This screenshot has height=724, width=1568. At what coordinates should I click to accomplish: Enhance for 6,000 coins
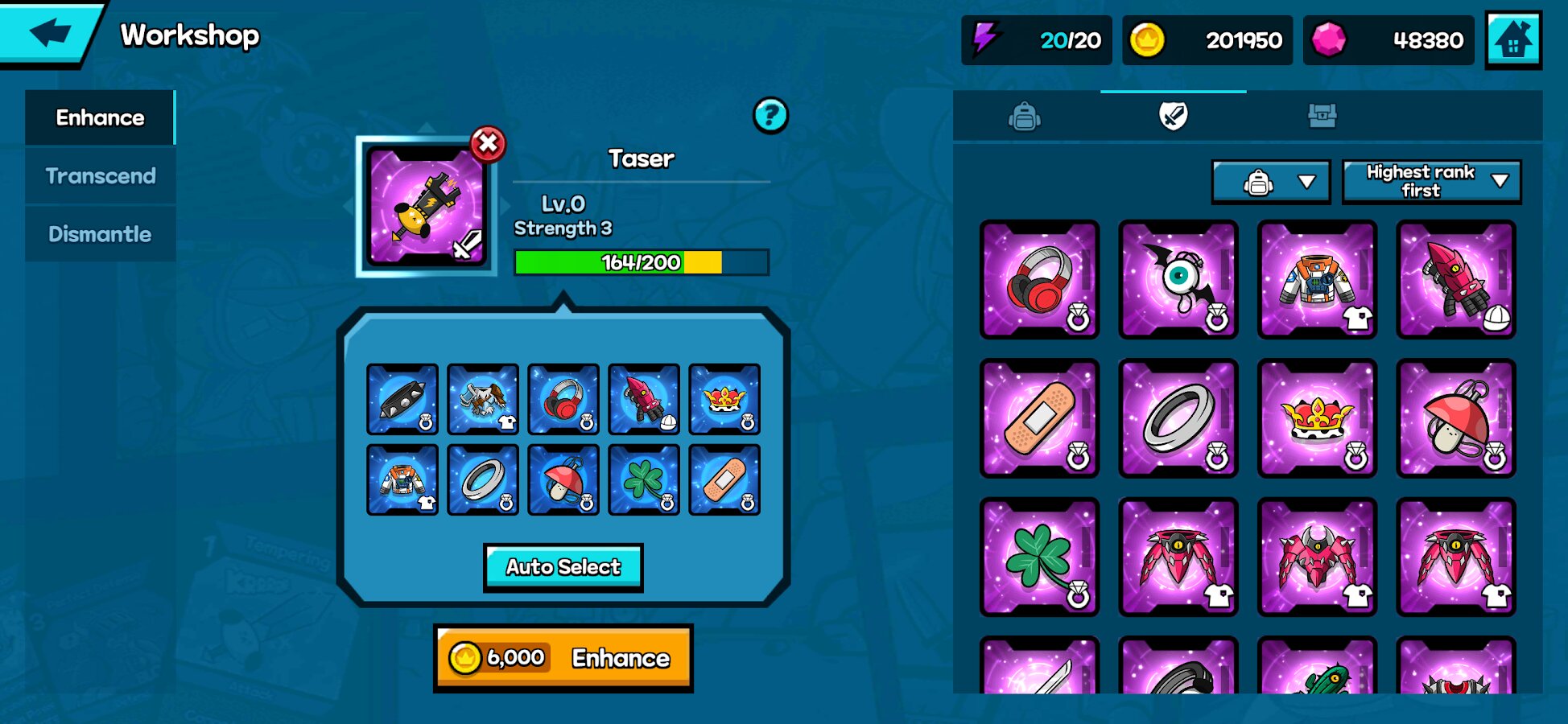pyautogui.click(x=563, y=658)
